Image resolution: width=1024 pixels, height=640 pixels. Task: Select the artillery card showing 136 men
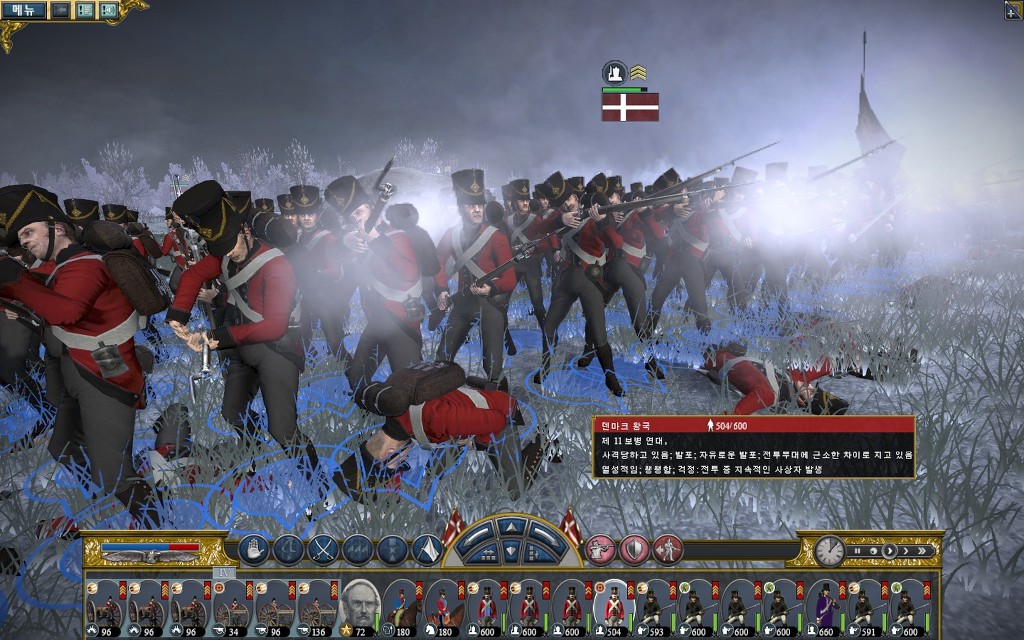[315, 603]
